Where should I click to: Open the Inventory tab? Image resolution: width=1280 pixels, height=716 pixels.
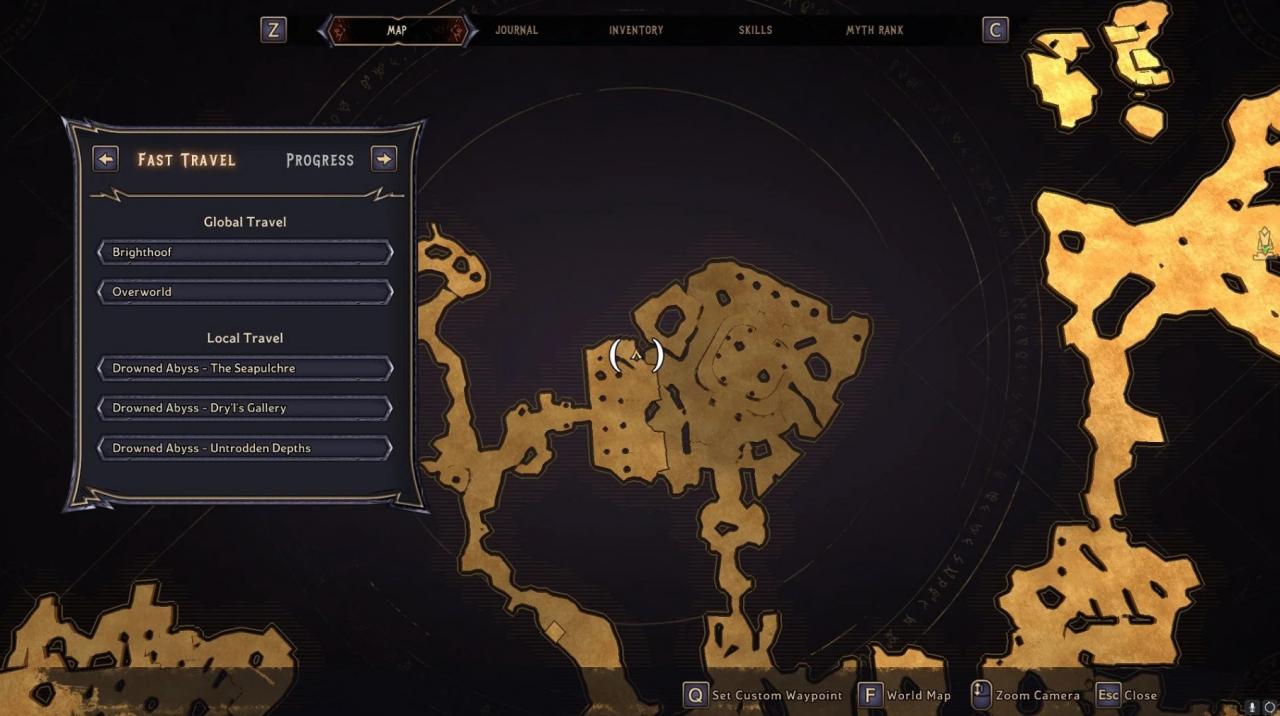point(636,30)
